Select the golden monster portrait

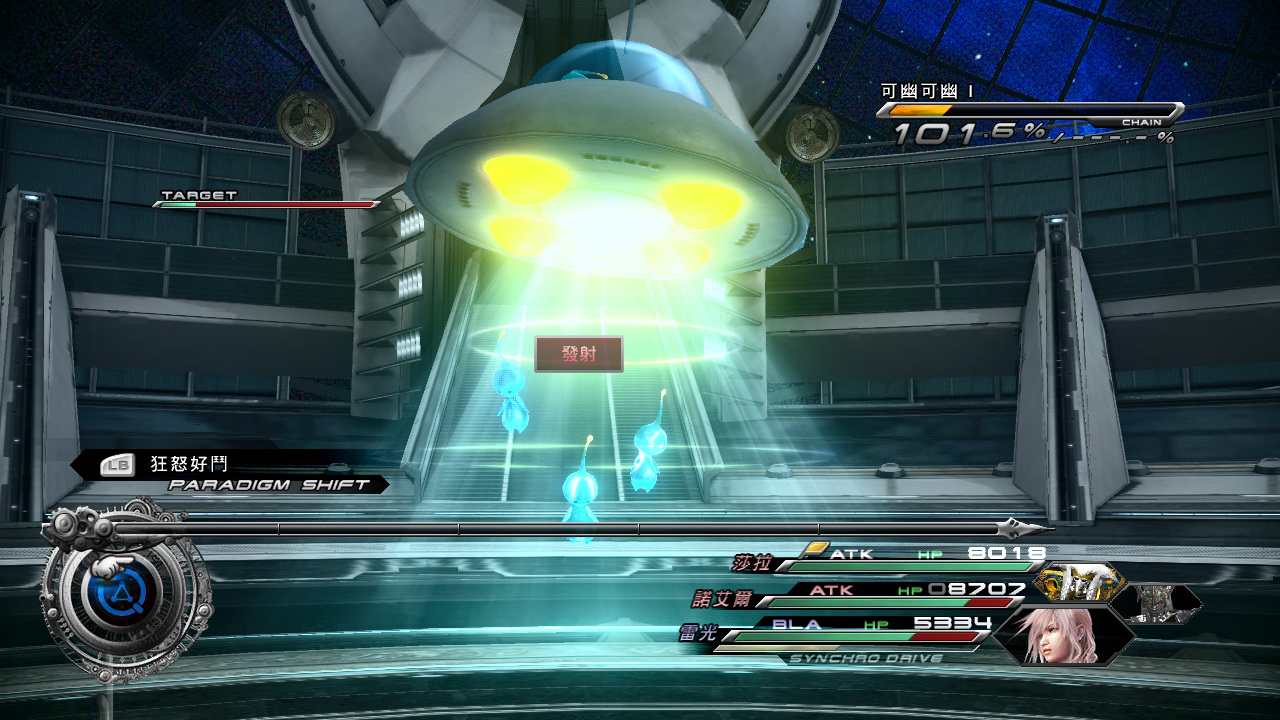pos(1079,581)
